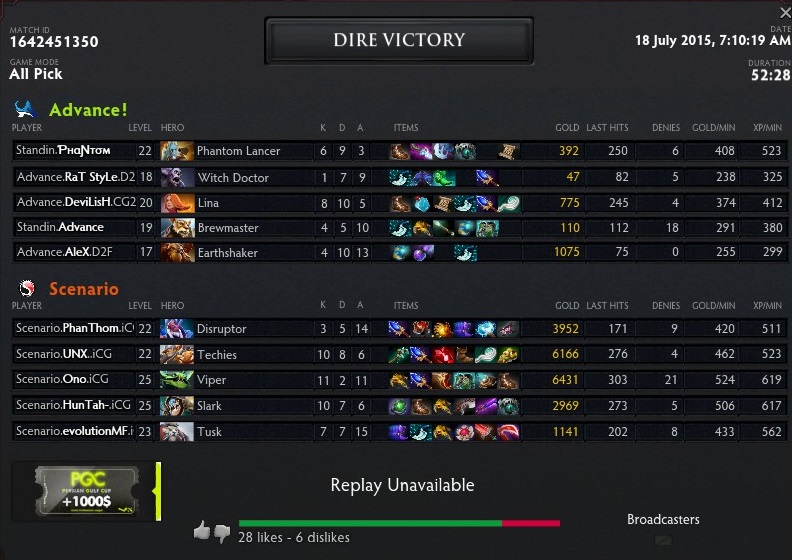Click the thumbs down dislike icon
This screenshot has height=560, width=792.
click(x=222, y=533)
